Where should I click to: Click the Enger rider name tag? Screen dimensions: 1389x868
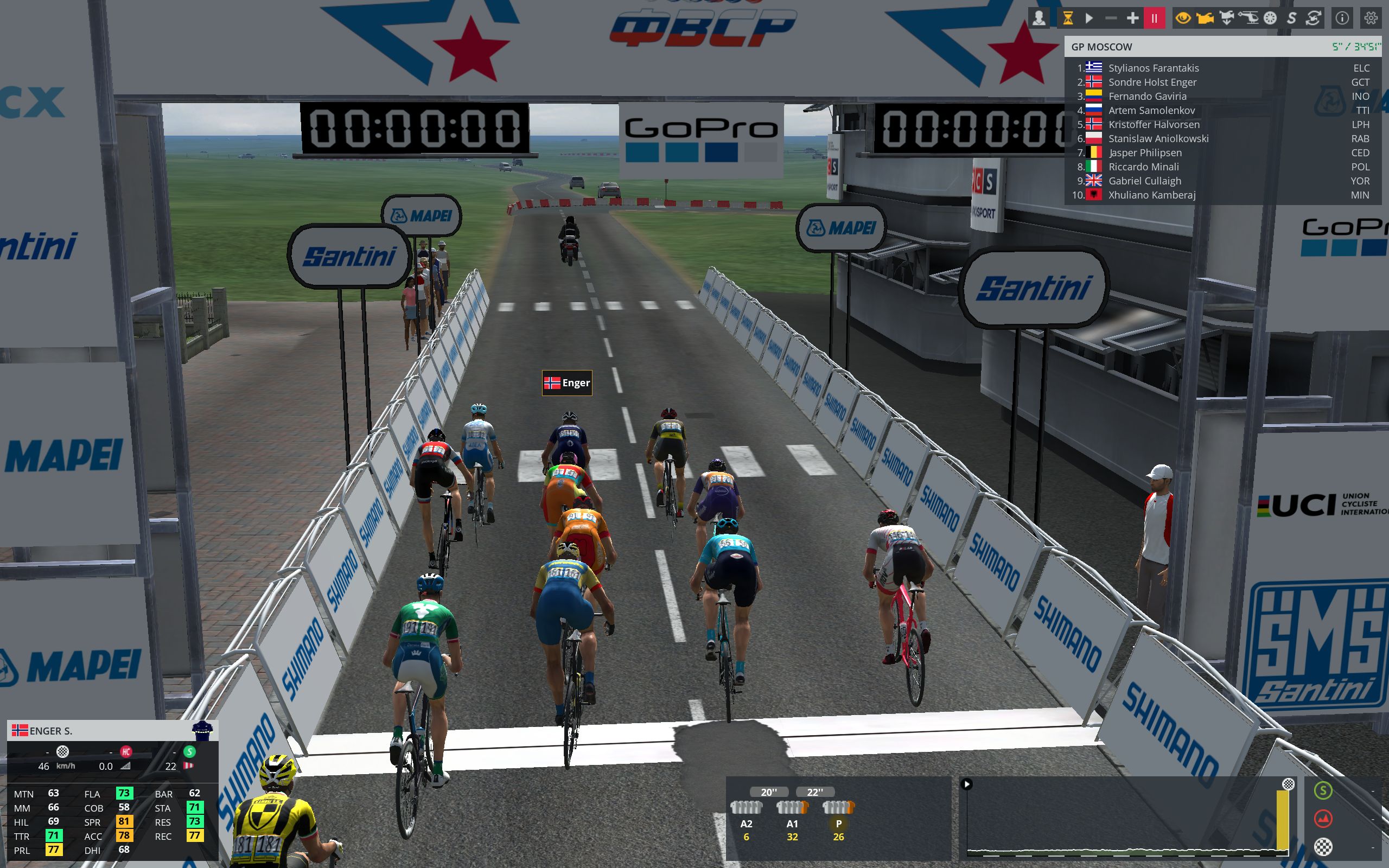coord(567,383)
